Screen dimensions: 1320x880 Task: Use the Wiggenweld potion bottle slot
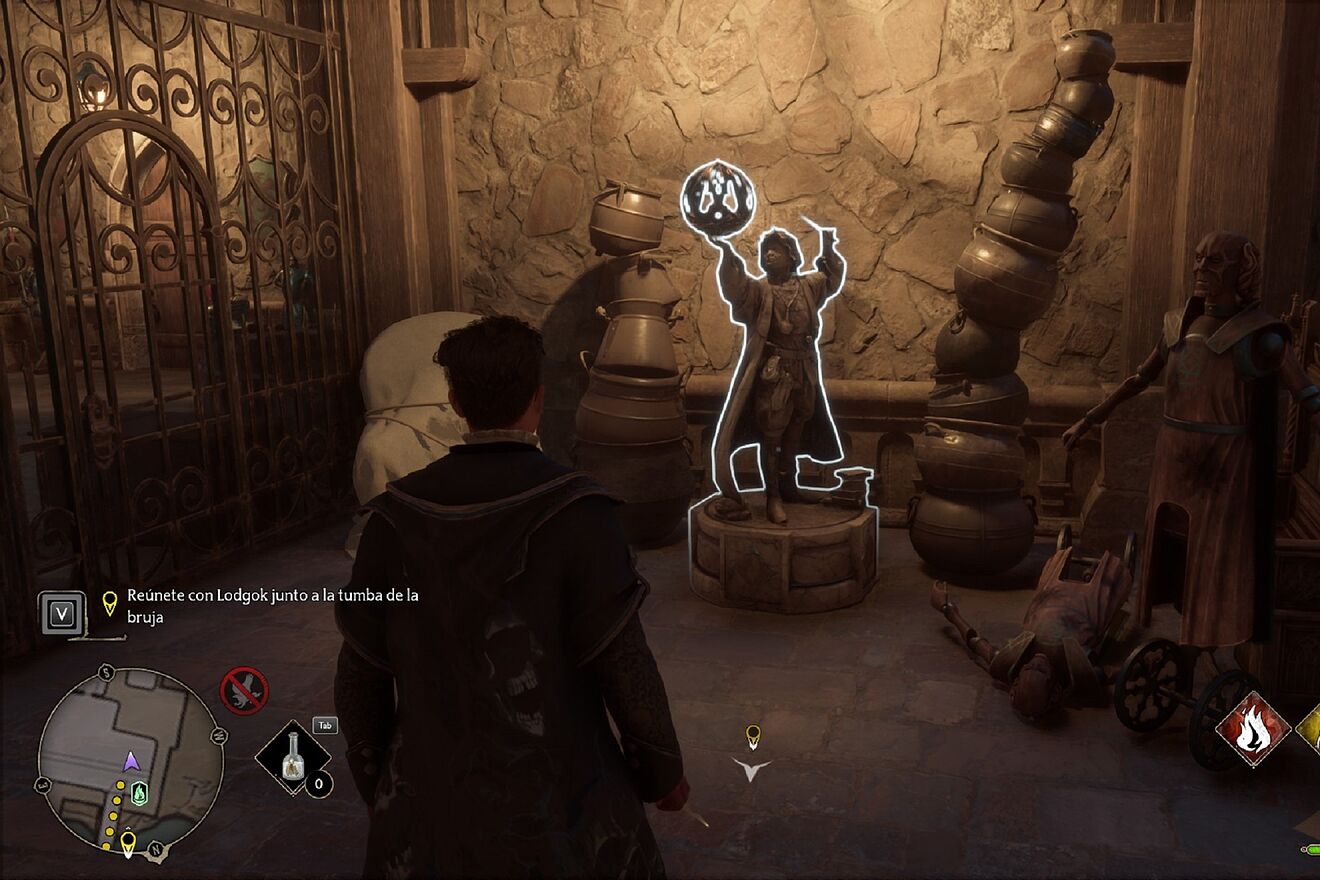tap(293, 758)
